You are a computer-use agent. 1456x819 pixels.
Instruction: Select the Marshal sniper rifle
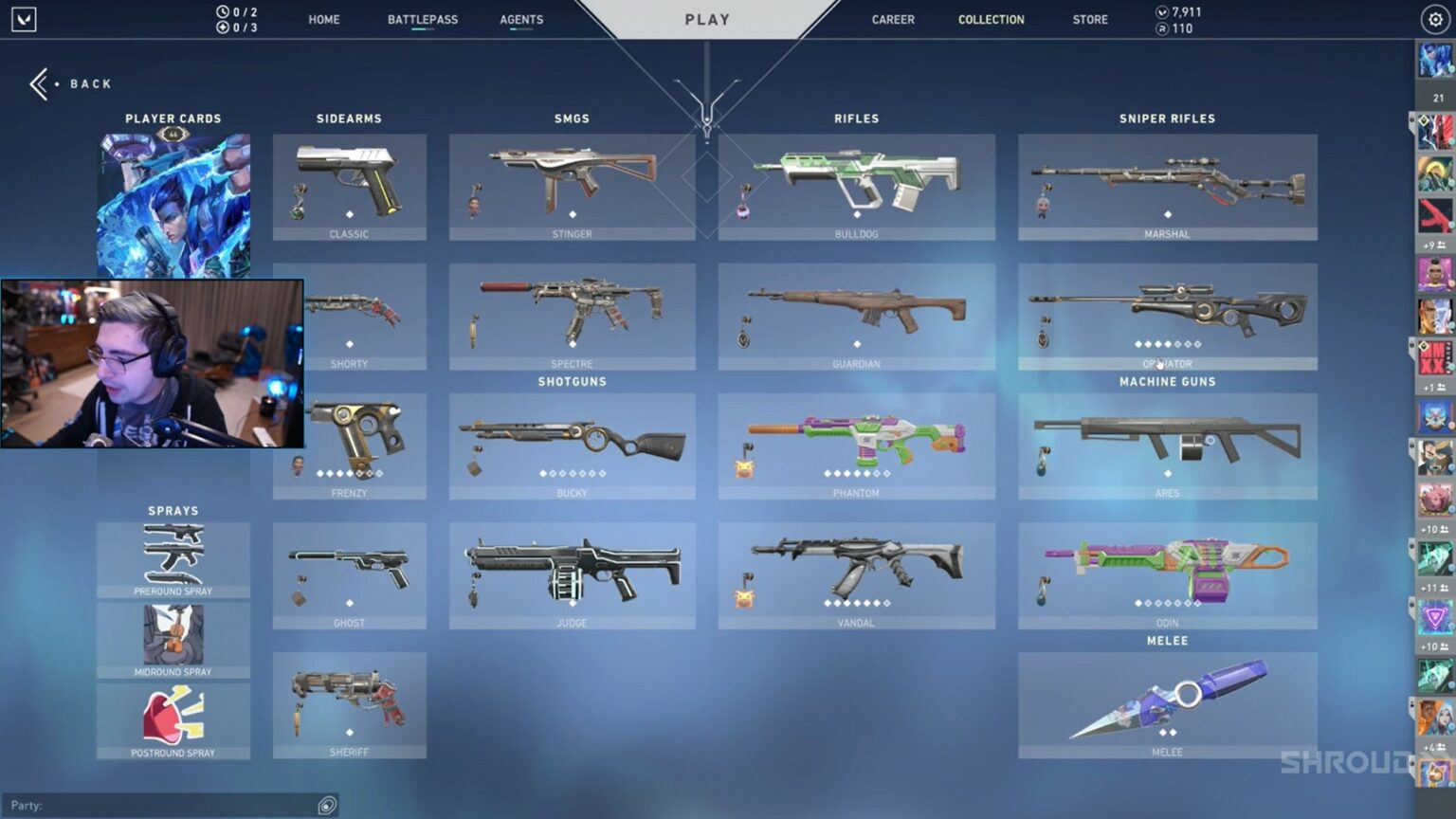1167,186
